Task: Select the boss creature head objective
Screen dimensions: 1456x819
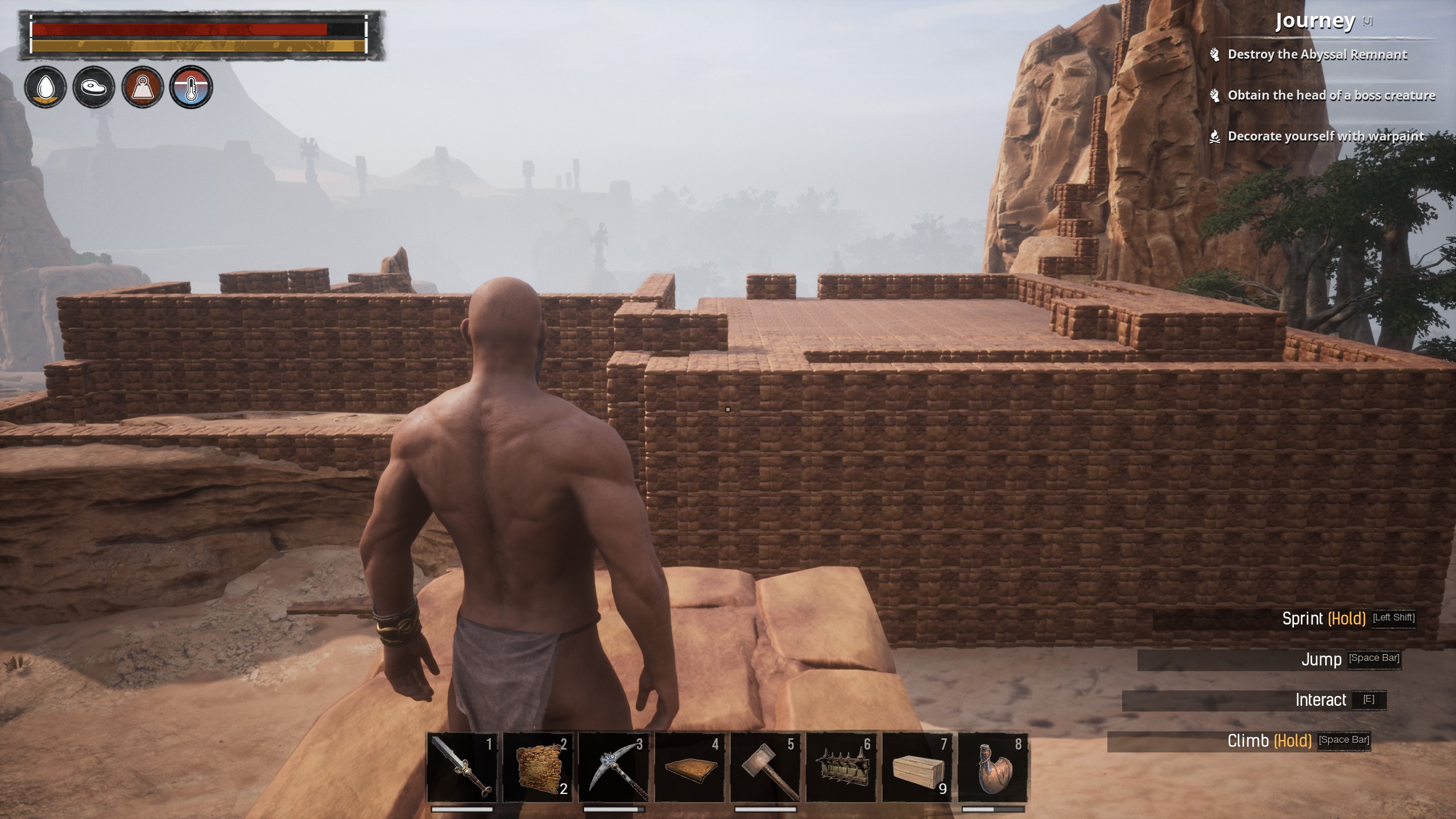Action: point(1331,96)
